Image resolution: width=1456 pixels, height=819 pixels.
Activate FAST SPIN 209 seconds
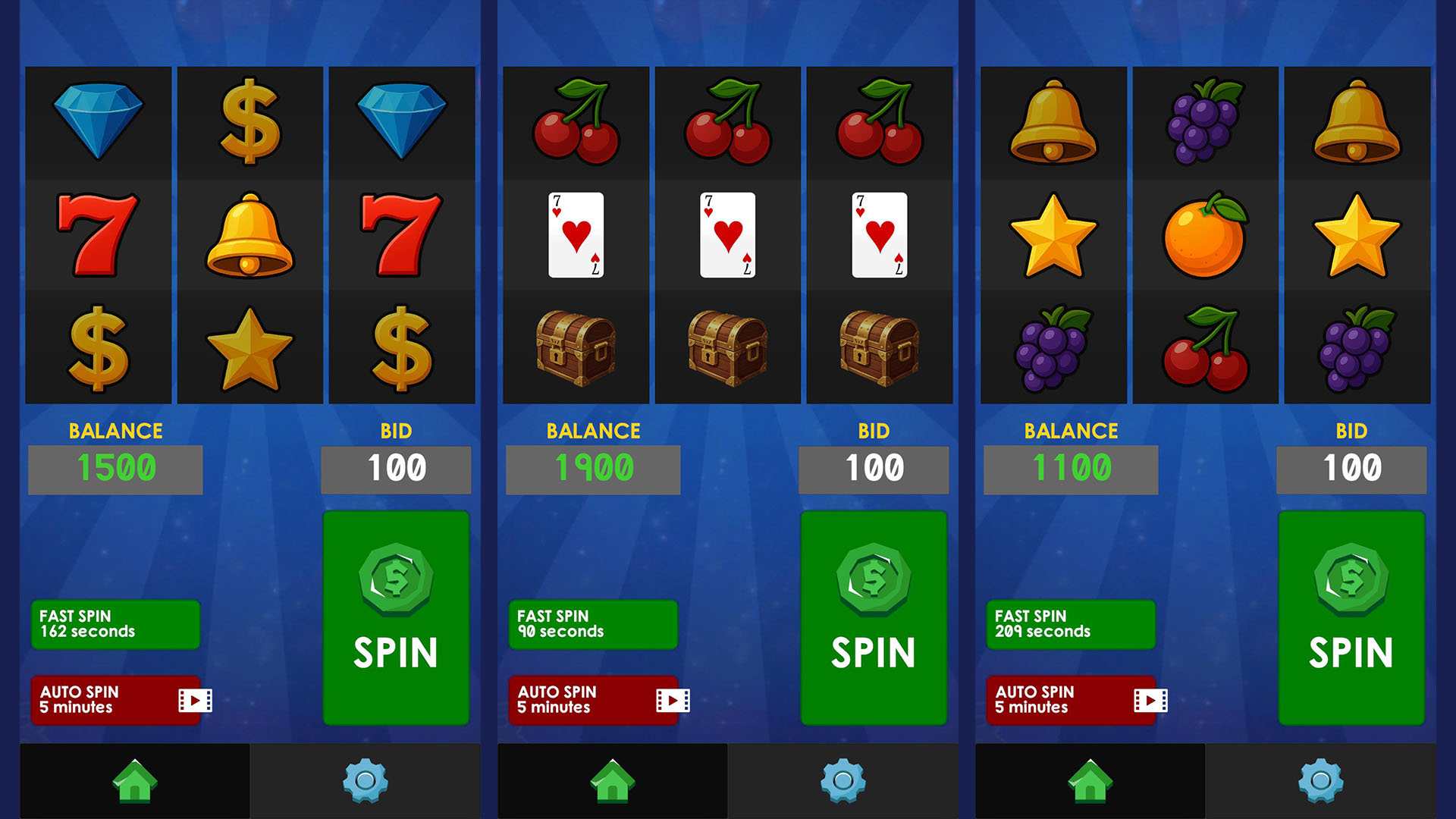coord(1069,623)
